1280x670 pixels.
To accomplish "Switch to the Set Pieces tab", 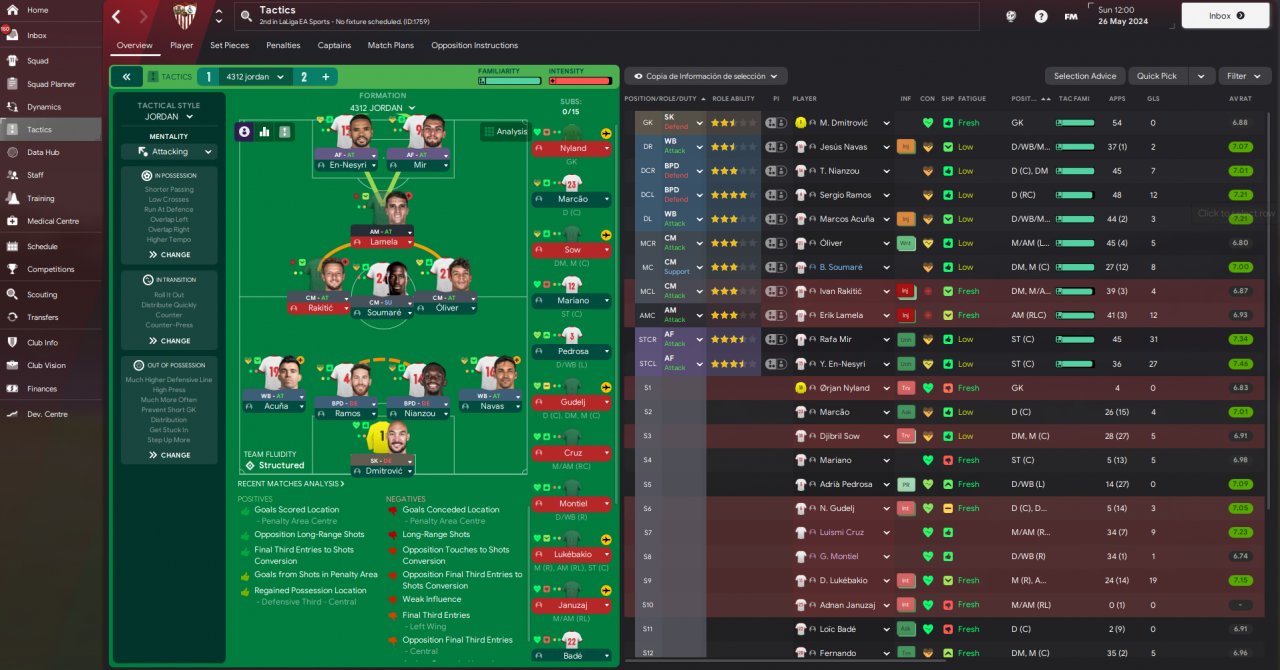I will point(229,45).
